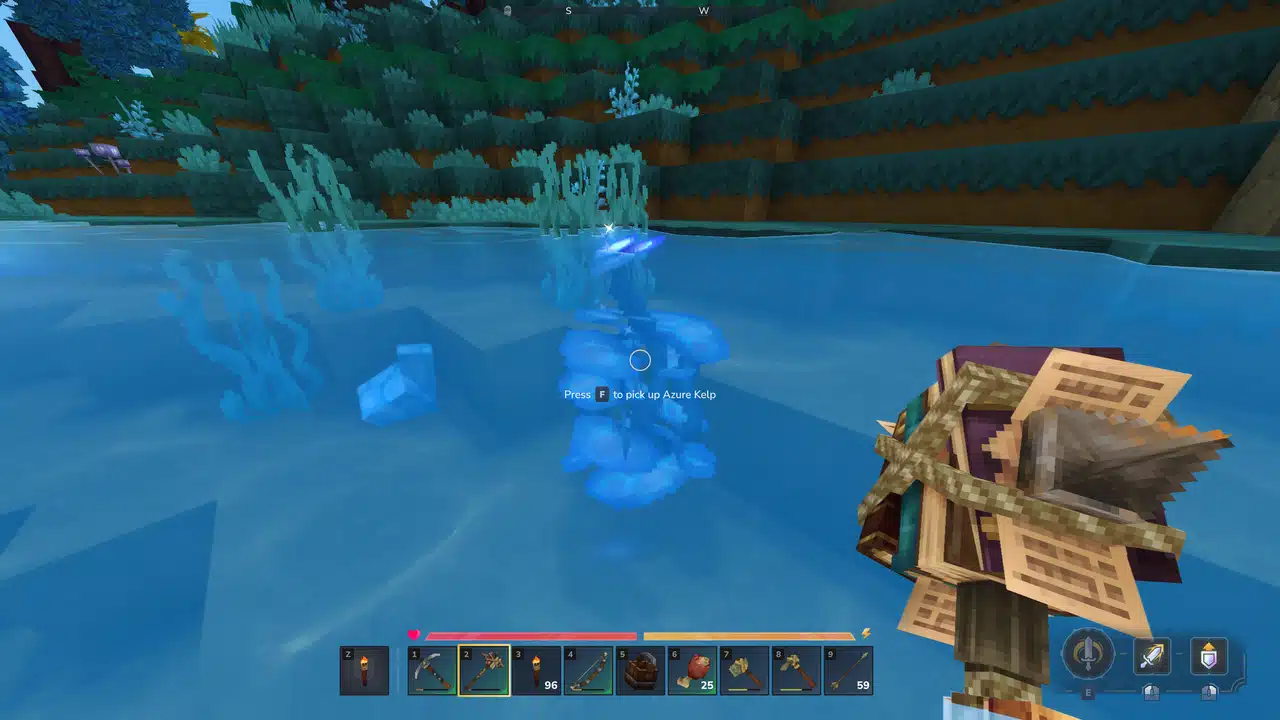
Task: Click the torch in the Z slot
Action: 365,669
